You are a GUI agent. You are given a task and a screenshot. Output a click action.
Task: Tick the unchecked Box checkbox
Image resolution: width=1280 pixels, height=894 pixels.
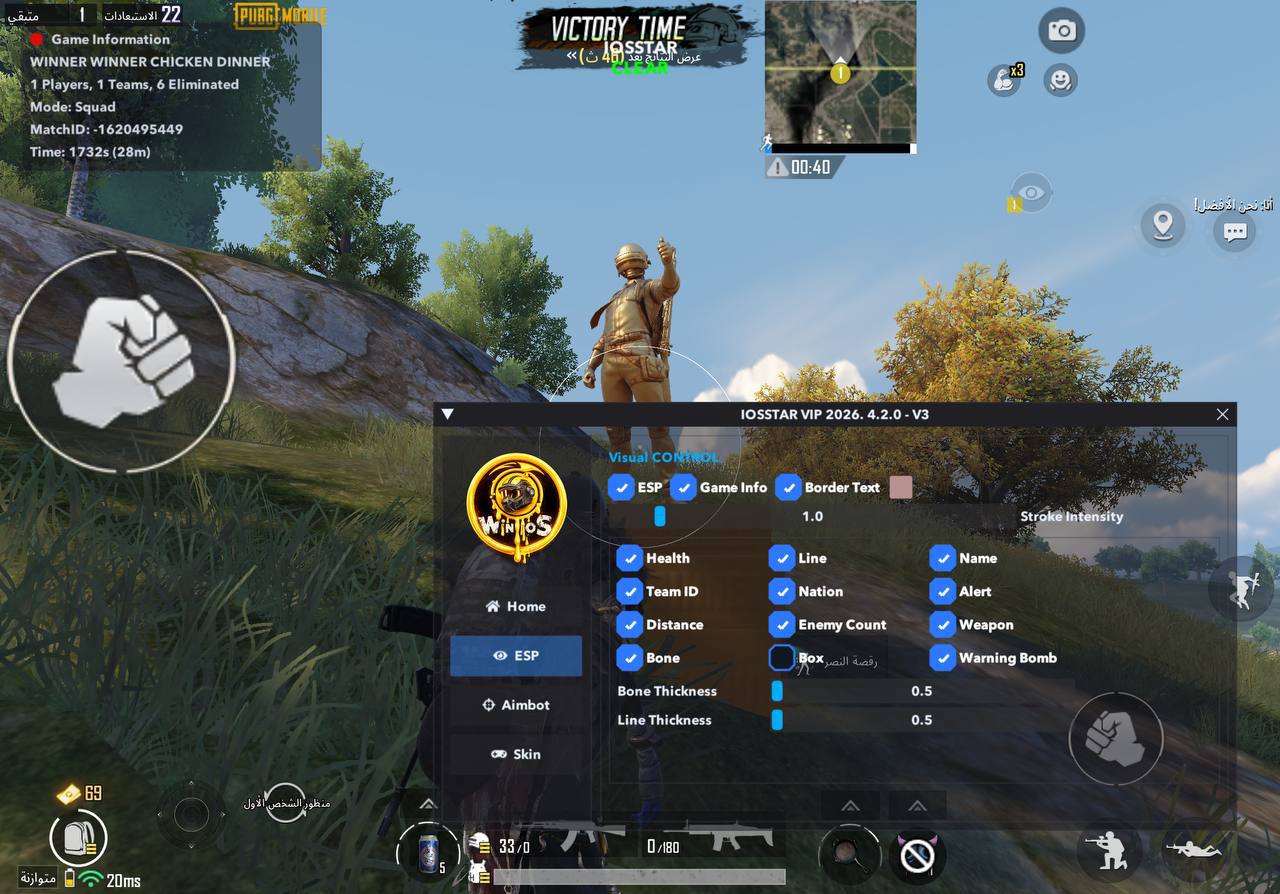tap(782, 658)
